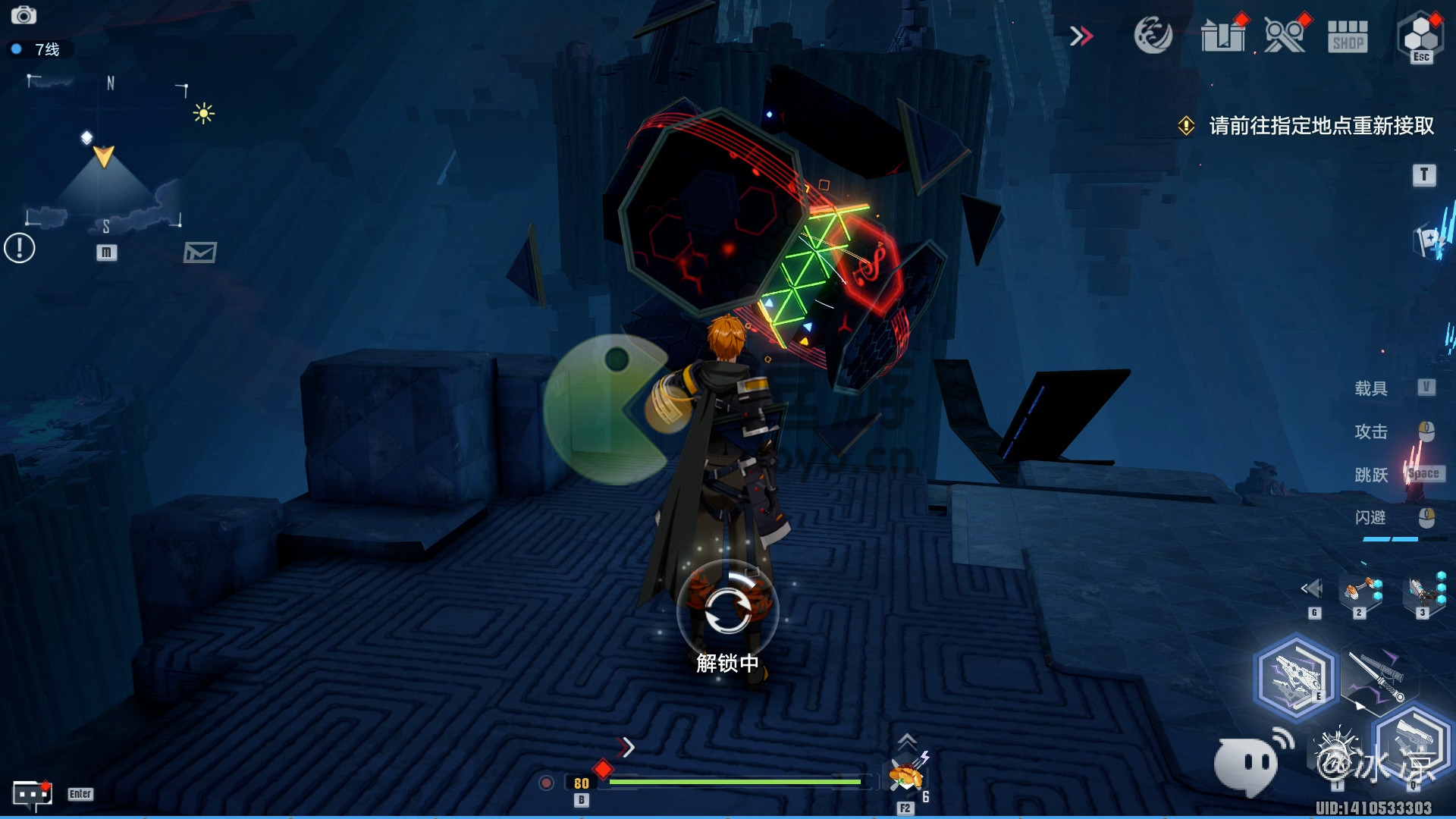
Task: Open the camera photo mode
Action: coord(24,15)
